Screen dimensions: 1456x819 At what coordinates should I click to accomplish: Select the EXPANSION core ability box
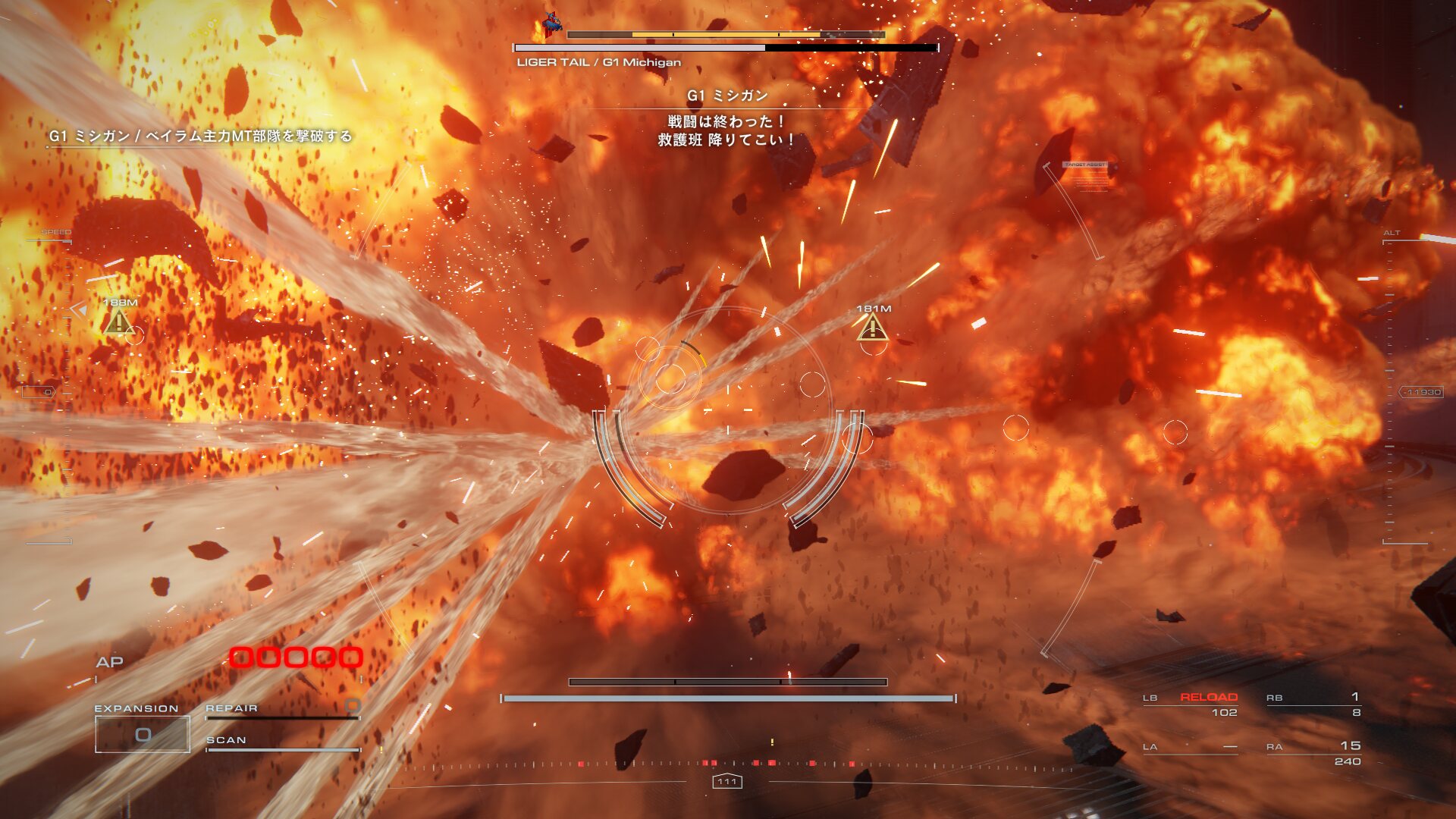pyautogui.click(x=143, y=733)
